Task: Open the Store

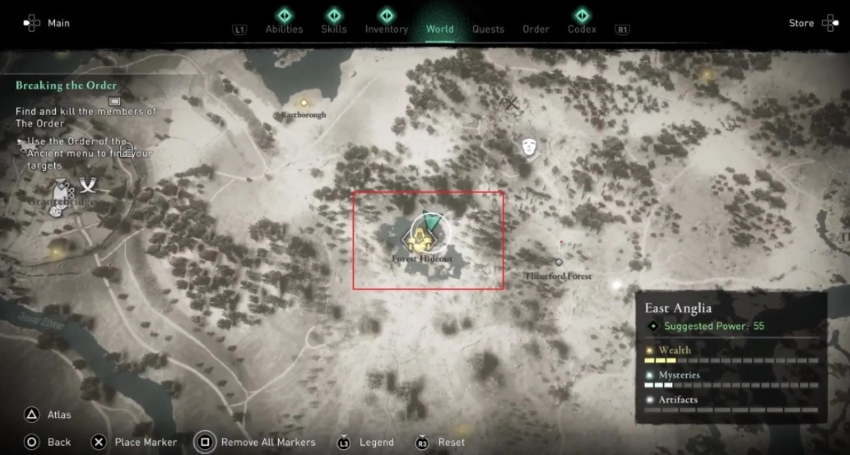Action: pyautogui.click(x=802, y=23)
